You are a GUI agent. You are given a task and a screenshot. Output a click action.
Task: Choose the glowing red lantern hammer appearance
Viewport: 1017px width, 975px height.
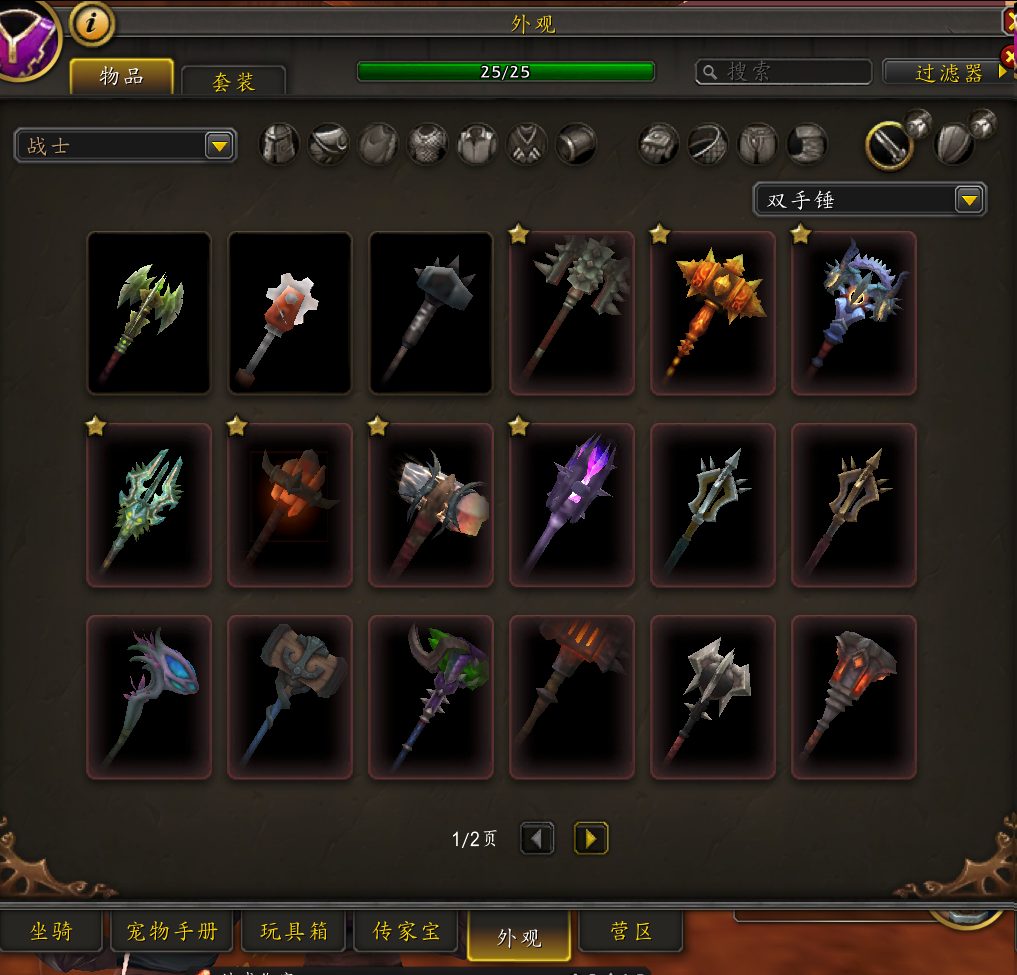pyautogui.click(x=854, y=697)
